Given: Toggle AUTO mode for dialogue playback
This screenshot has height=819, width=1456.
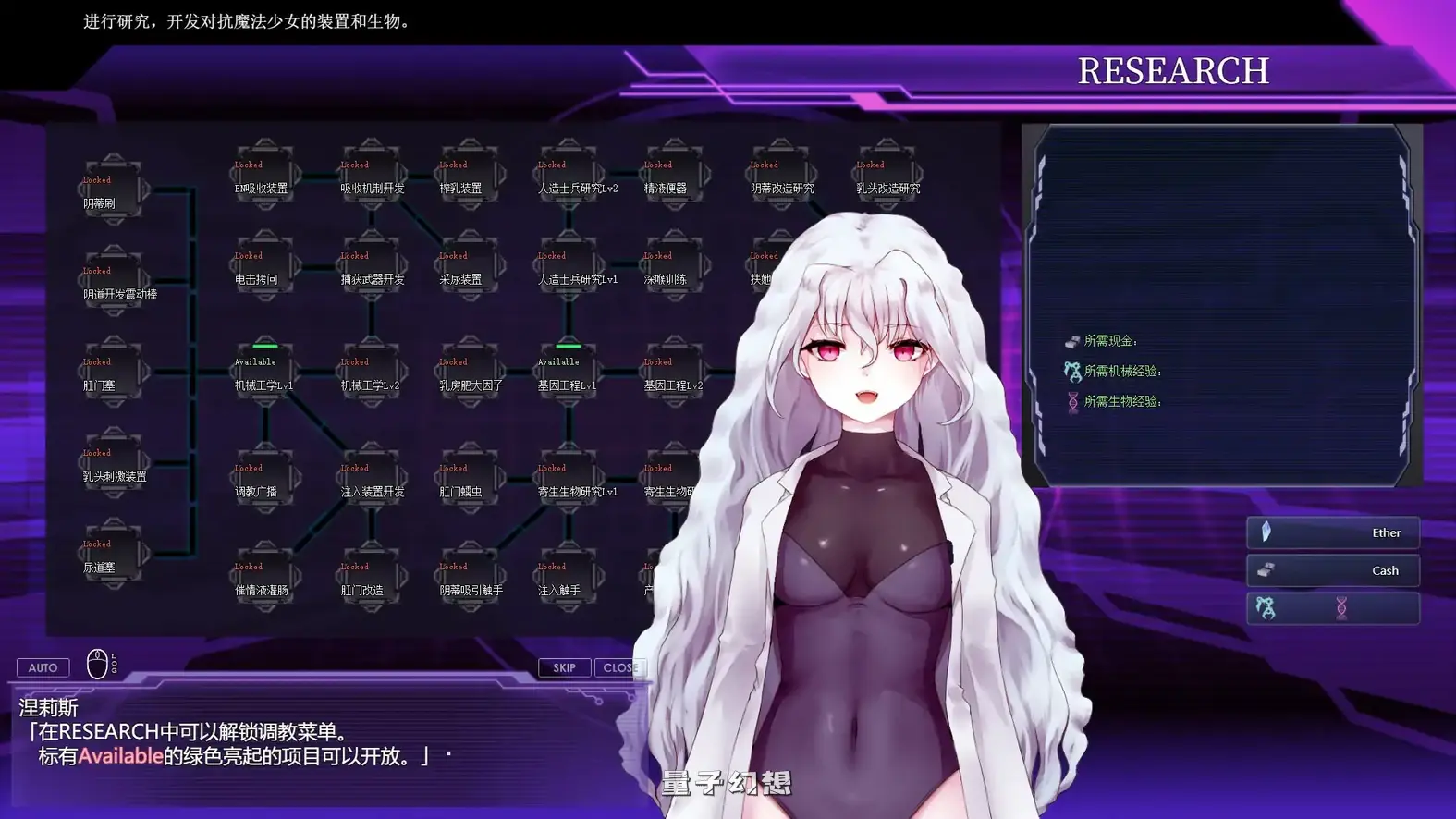Looking at the screenshot, I should [43, 666].
